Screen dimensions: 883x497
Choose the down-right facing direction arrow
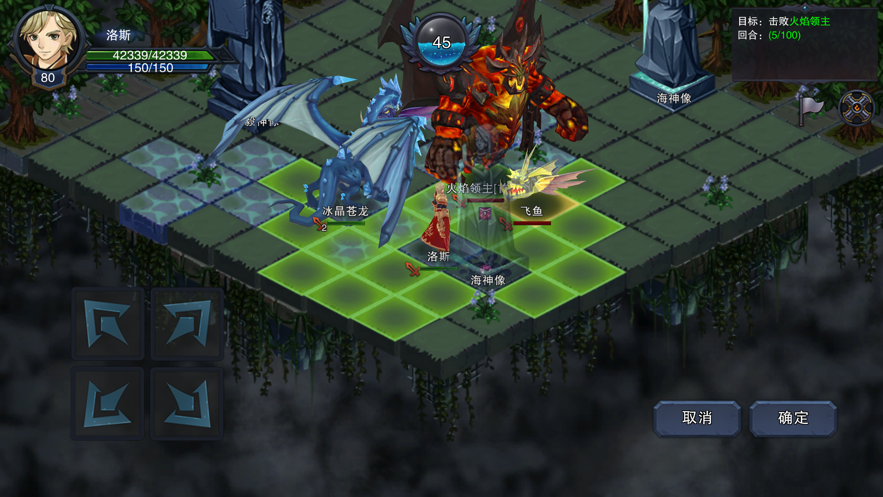(x=187, y=403)
